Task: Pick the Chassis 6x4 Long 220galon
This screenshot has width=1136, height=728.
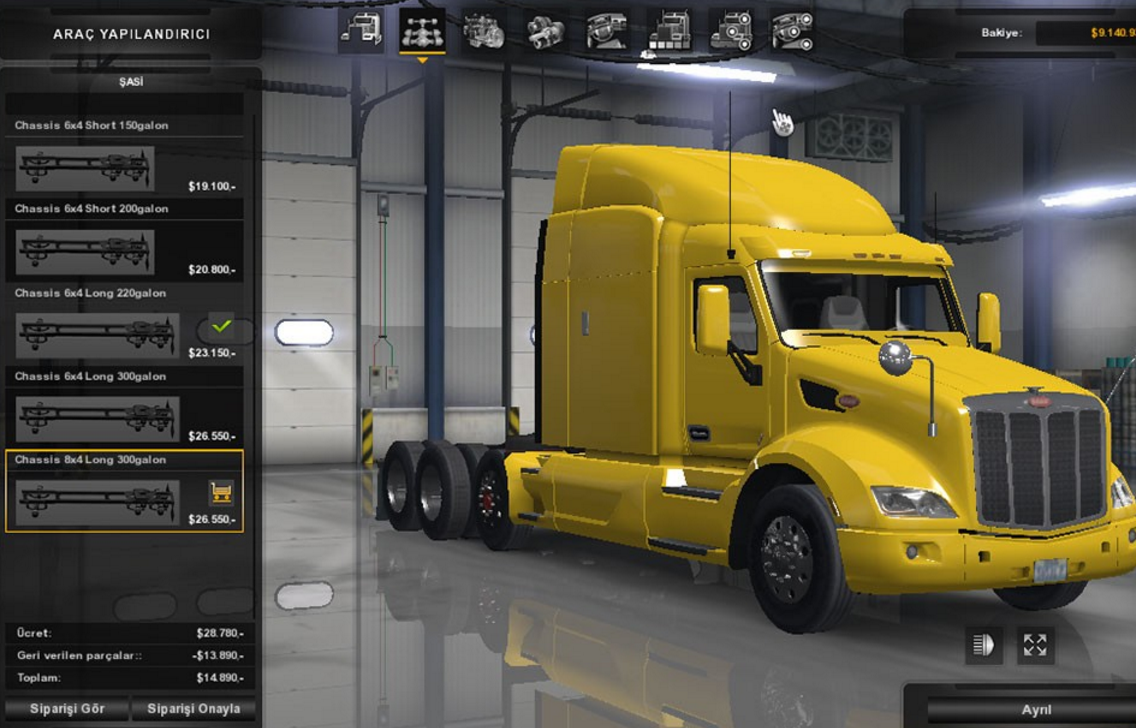Action: (x=97, y=336)
